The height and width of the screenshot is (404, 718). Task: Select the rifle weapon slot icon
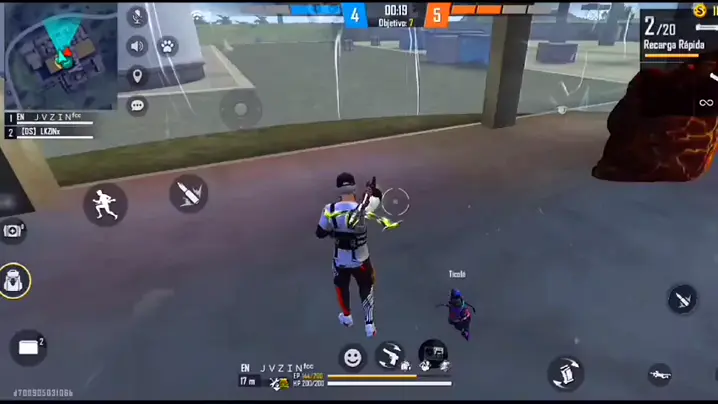point(660,374)
